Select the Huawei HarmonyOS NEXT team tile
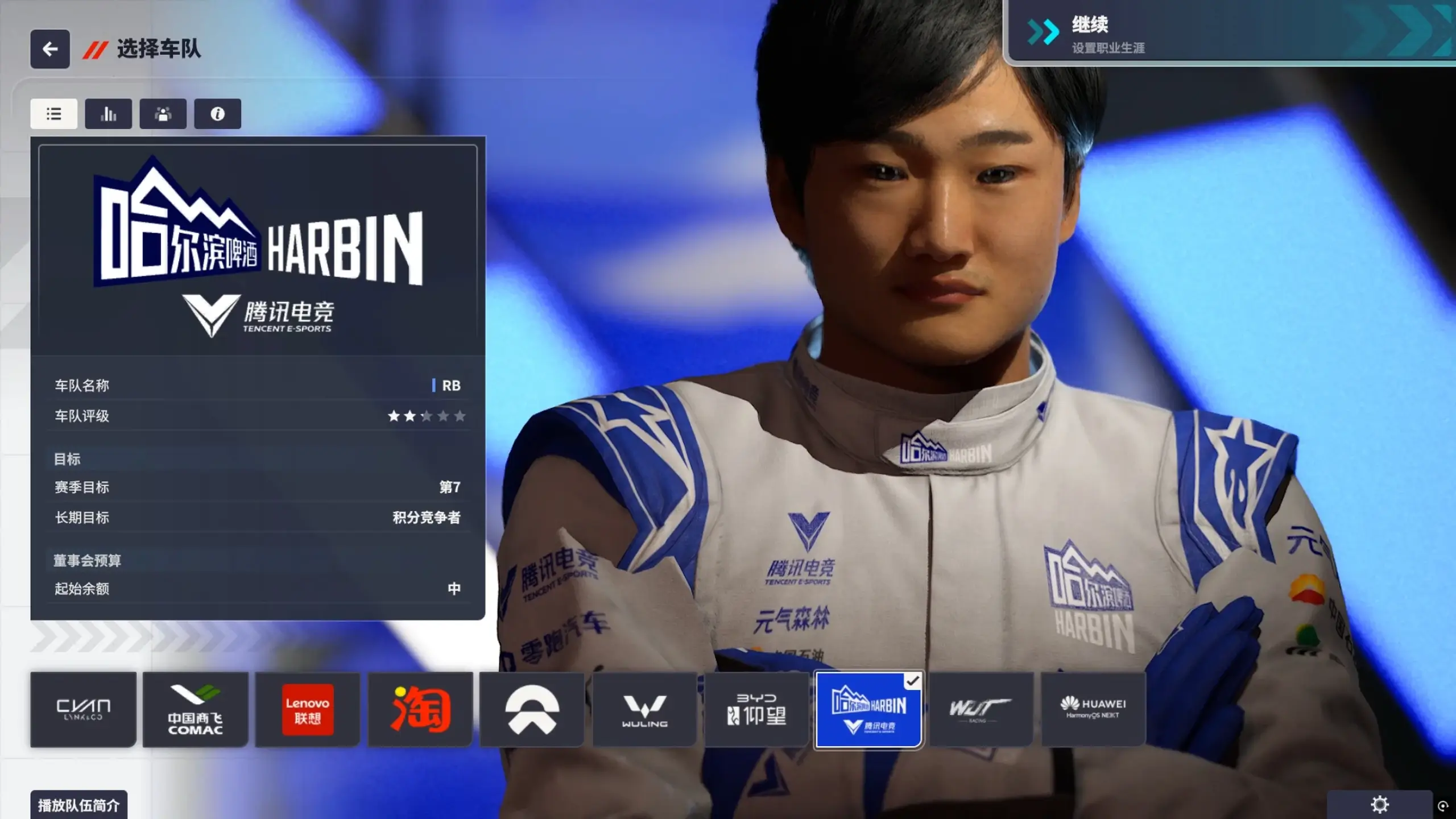The width and height of the screenshot is (1456, 819). point(1093,709)
